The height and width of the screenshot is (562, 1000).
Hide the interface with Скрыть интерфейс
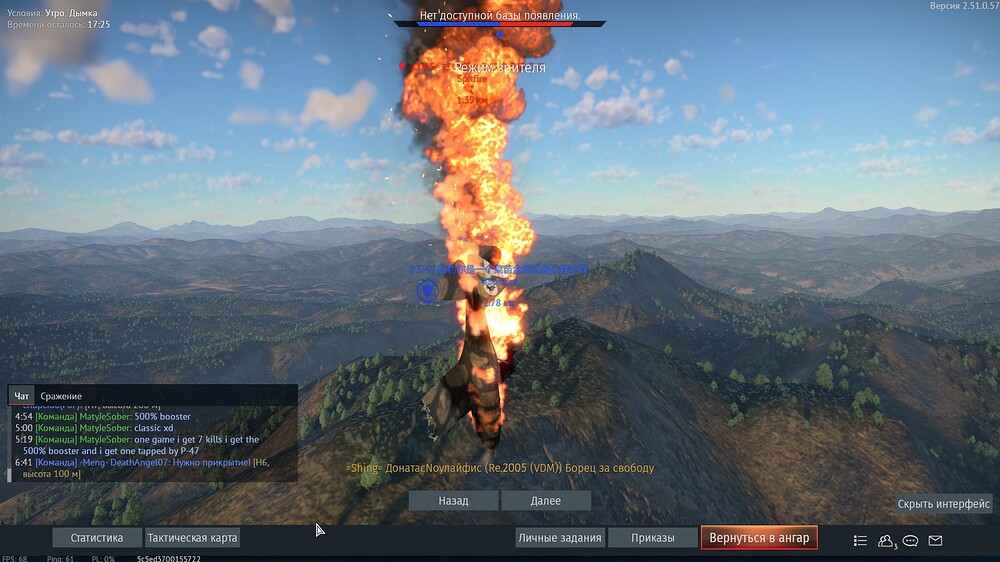(x=944, y=504)
